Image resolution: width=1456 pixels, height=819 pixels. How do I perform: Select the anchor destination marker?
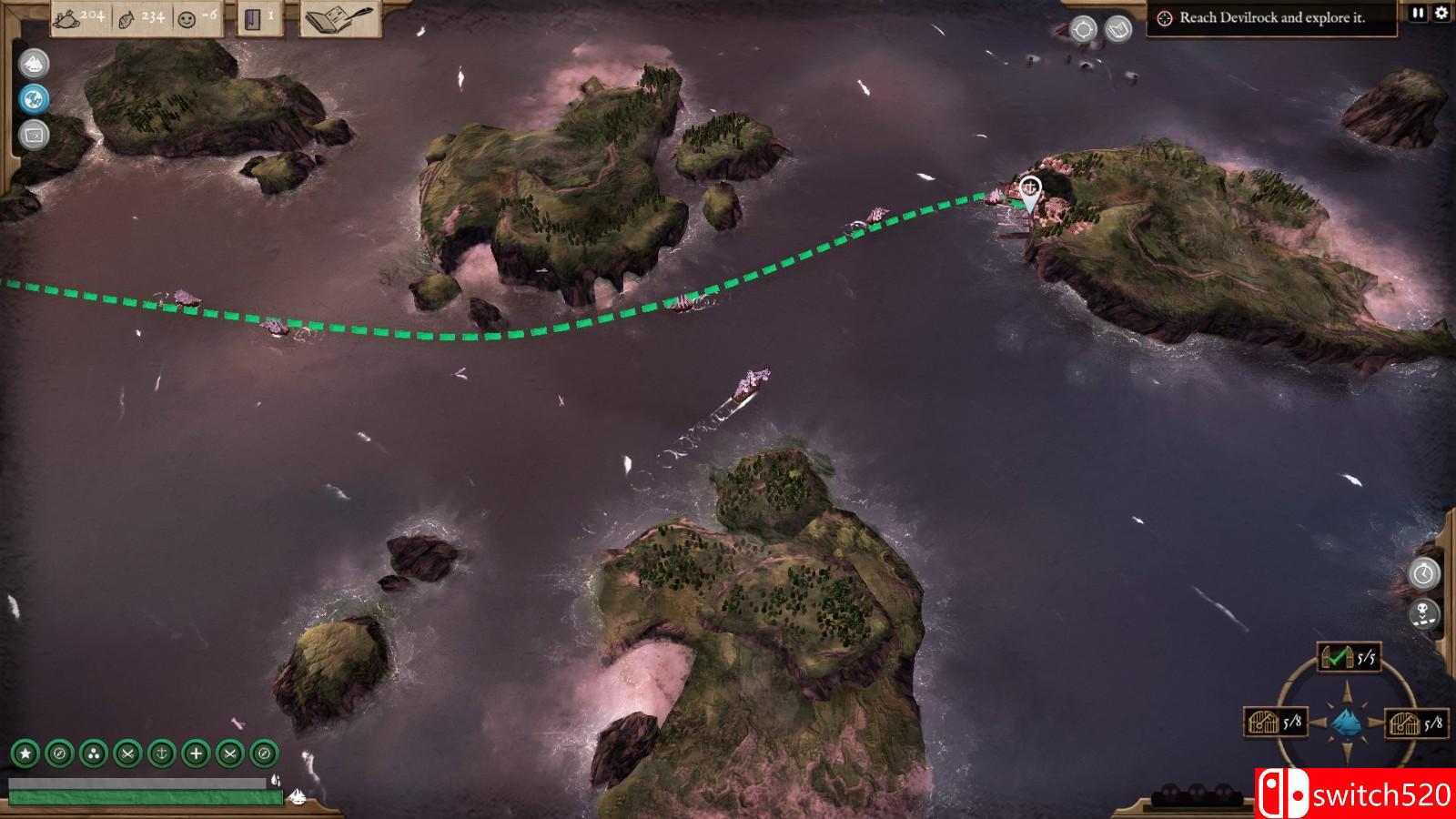[x=1030, y=190]
